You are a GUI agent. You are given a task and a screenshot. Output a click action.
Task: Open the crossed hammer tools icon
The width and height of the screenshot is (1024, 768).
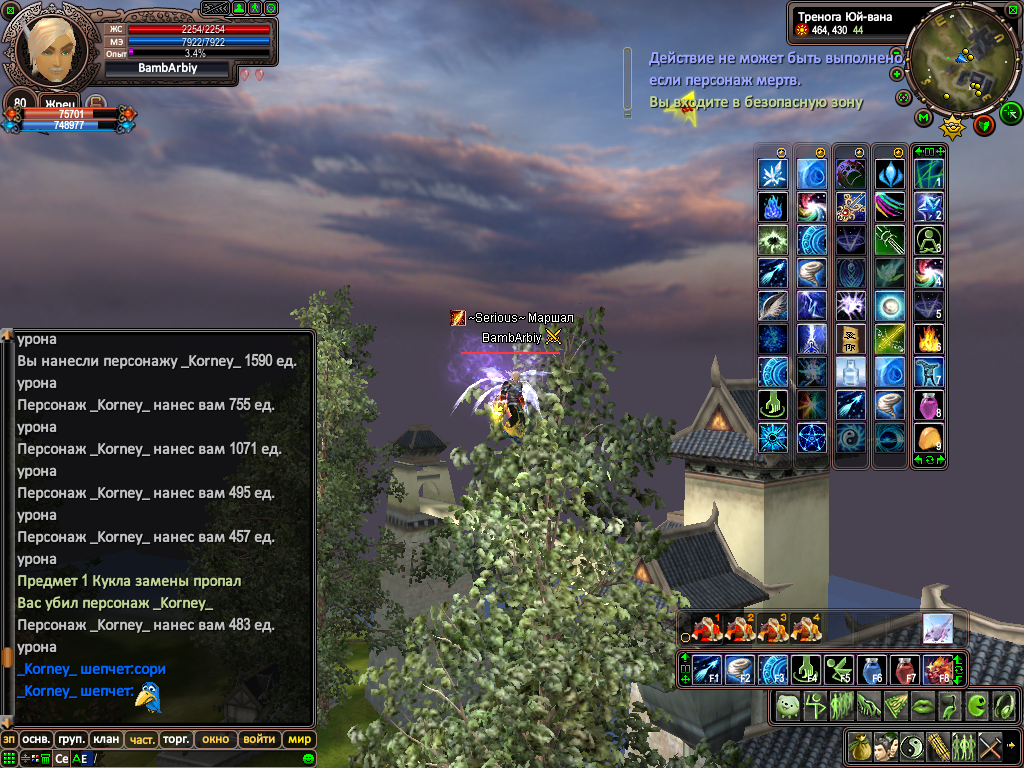click(990, 746)
